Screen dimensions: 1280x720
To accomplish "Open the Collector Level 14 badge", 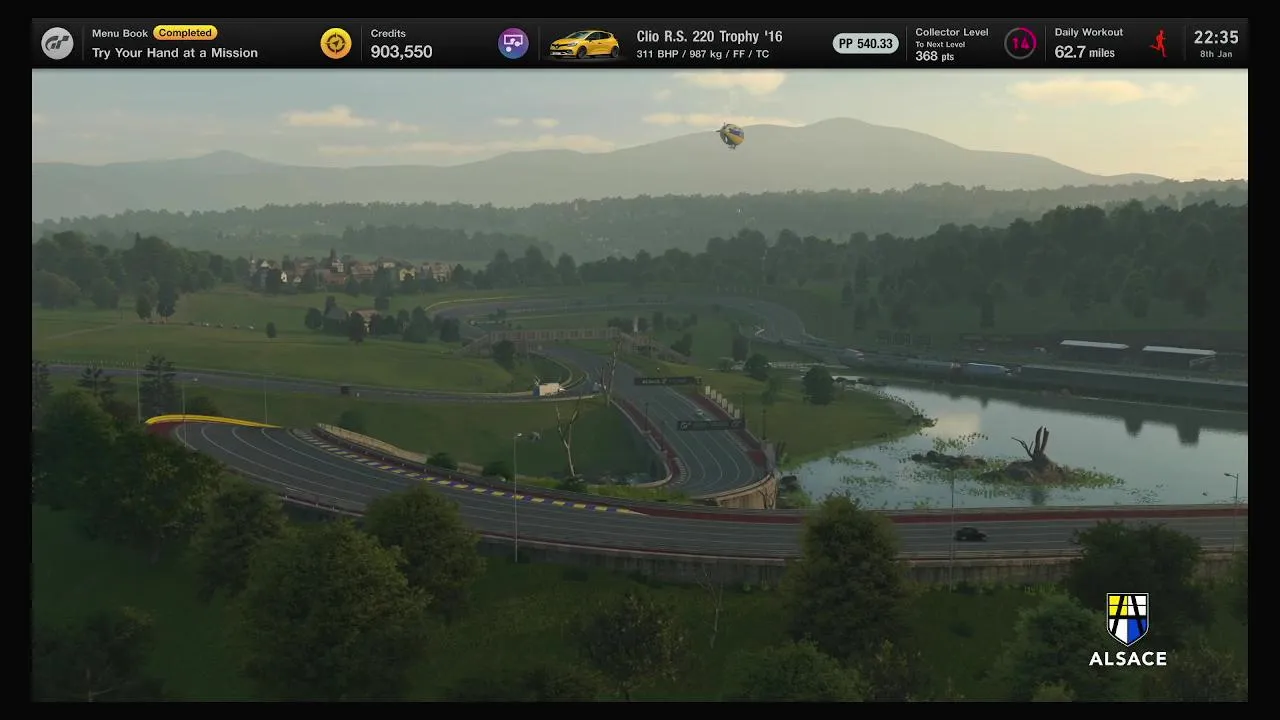I will click(x=1020, y=43).
